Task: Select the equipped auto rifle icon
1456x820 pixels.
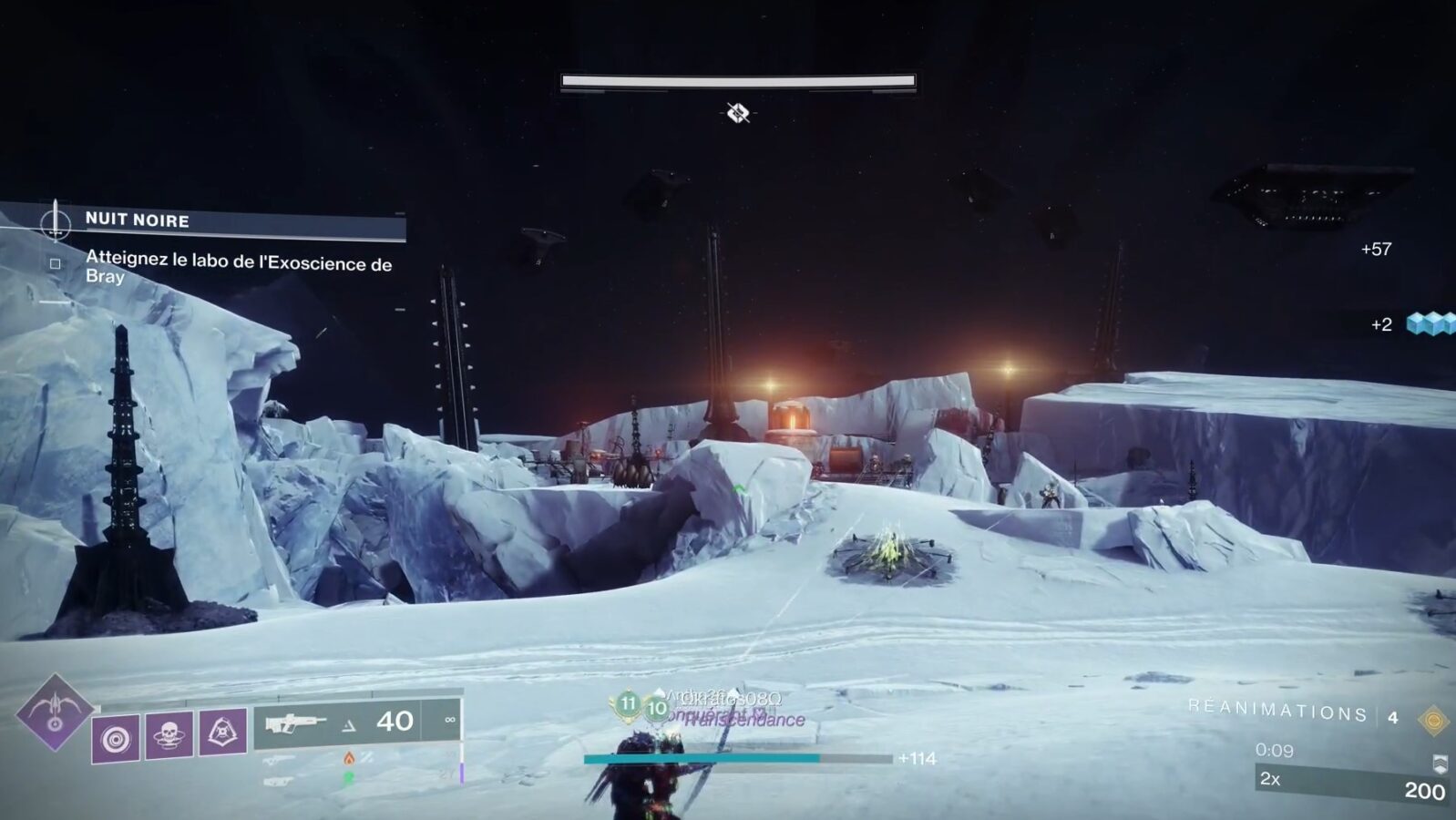Action: 297,723
